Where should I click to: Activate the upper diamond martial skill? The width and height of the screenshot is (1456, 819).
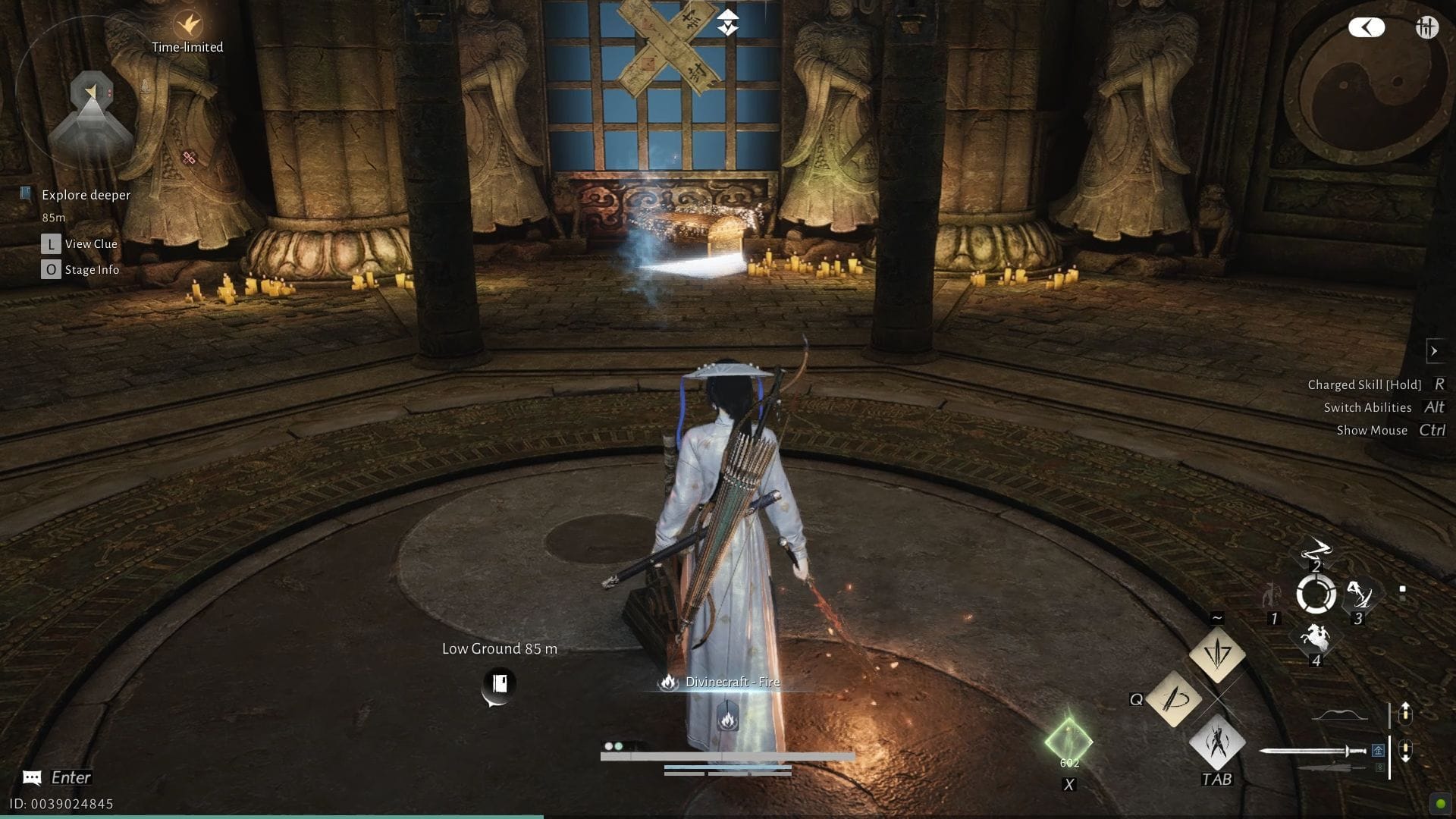coord(1217,652)
